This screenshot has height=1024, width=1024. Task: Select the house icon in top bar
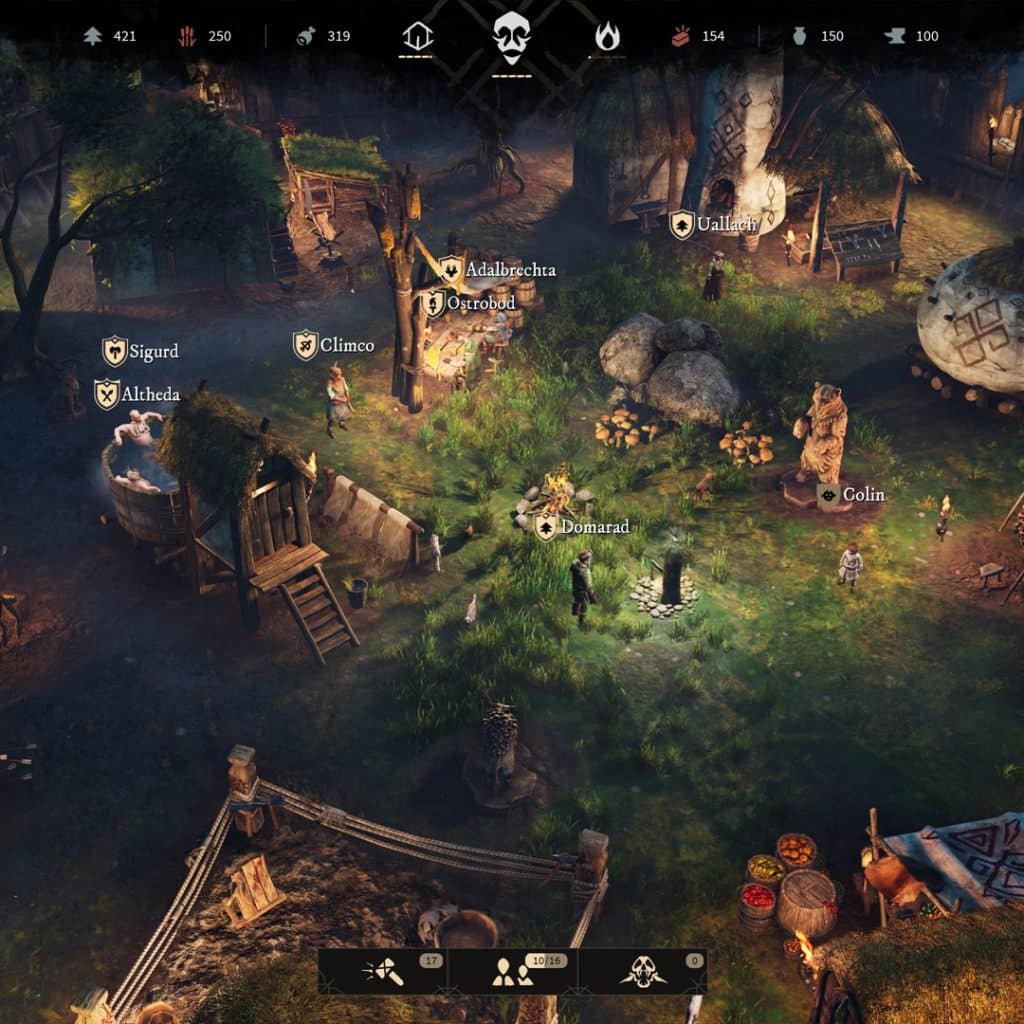click(417, 37)
